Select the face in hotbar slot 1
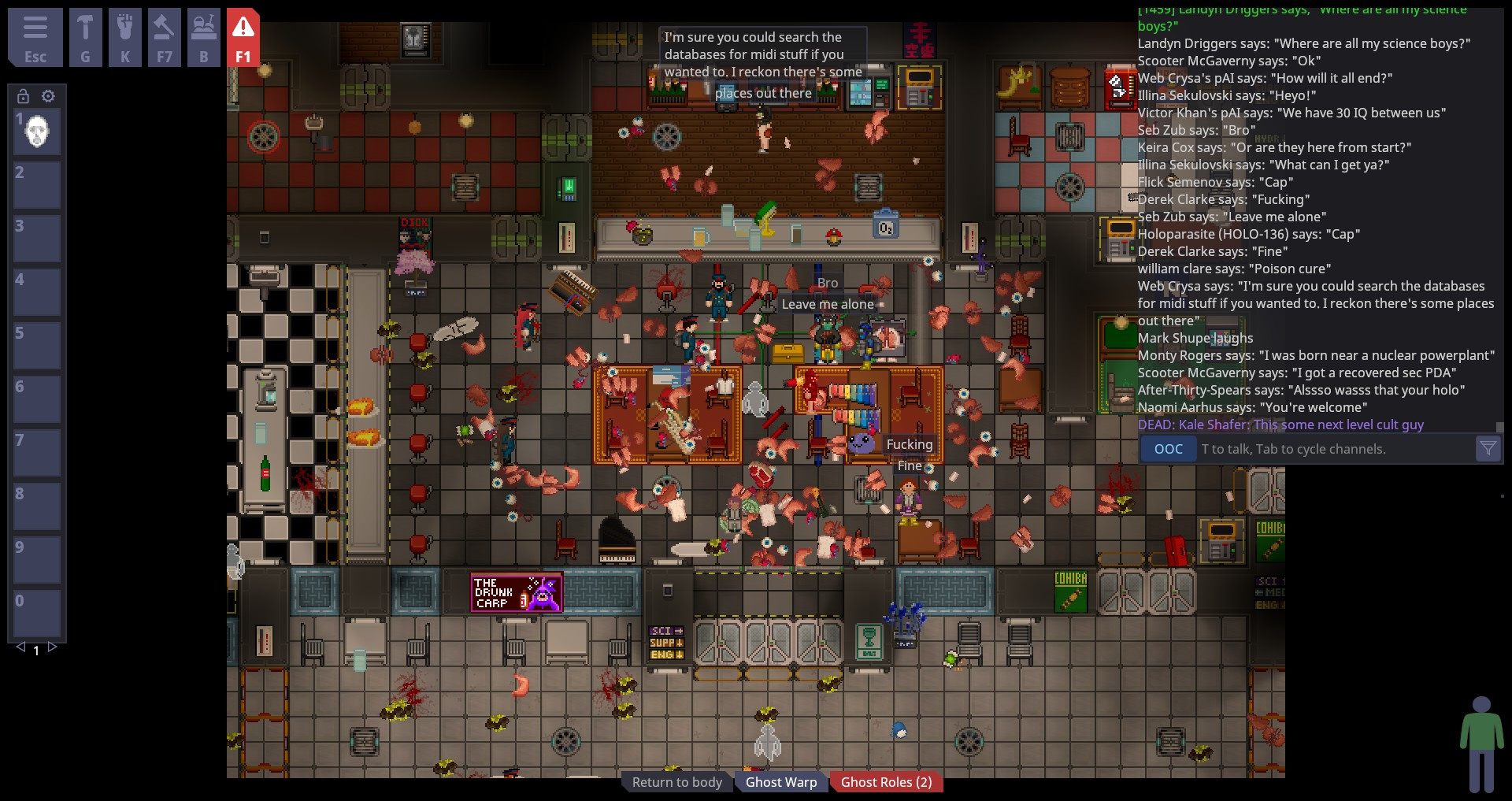Screen dimensions: 1512x801 click(36, 132)
